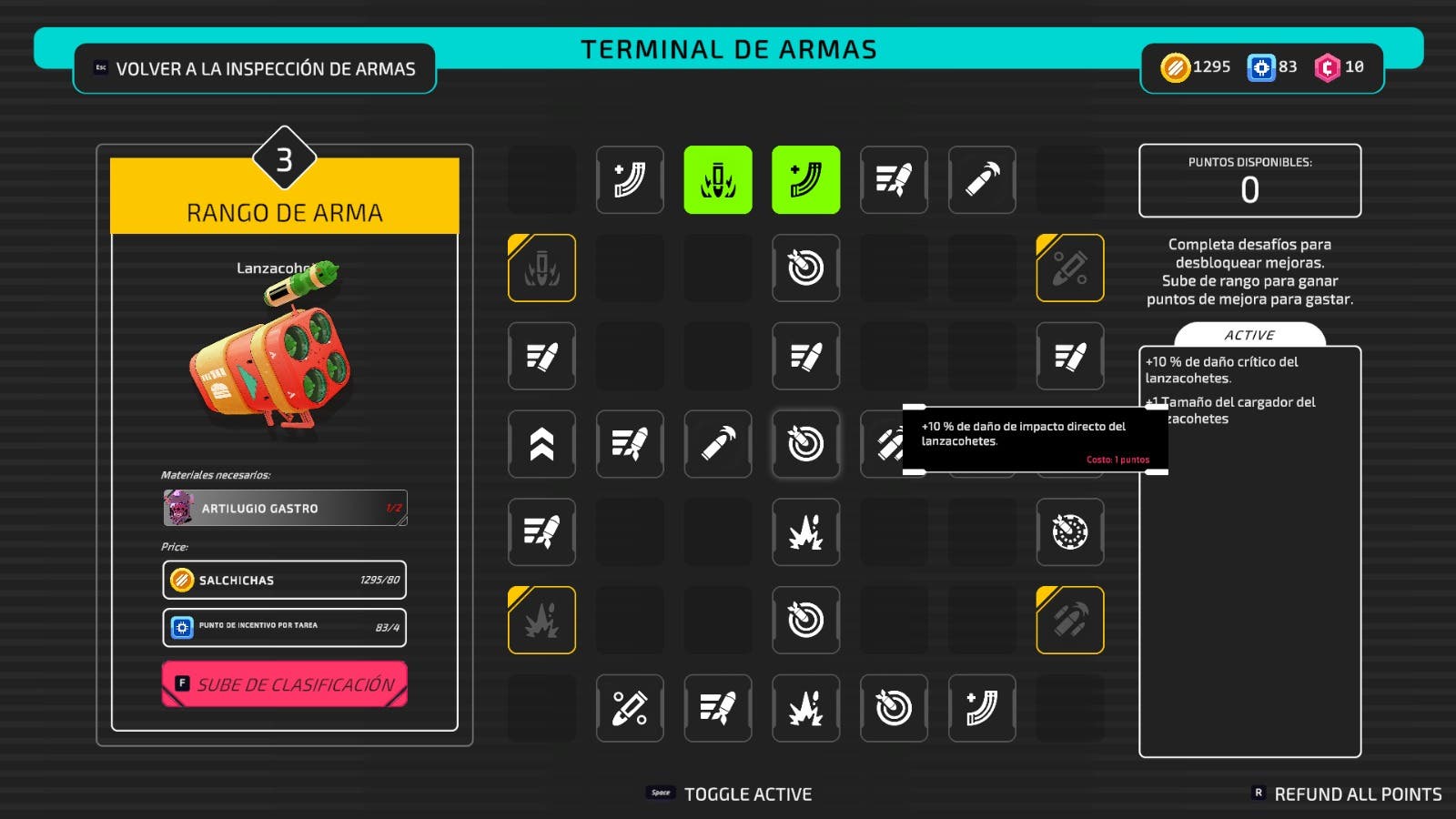
Task: Select the explosion damage node in center
Action: [805, 532]
